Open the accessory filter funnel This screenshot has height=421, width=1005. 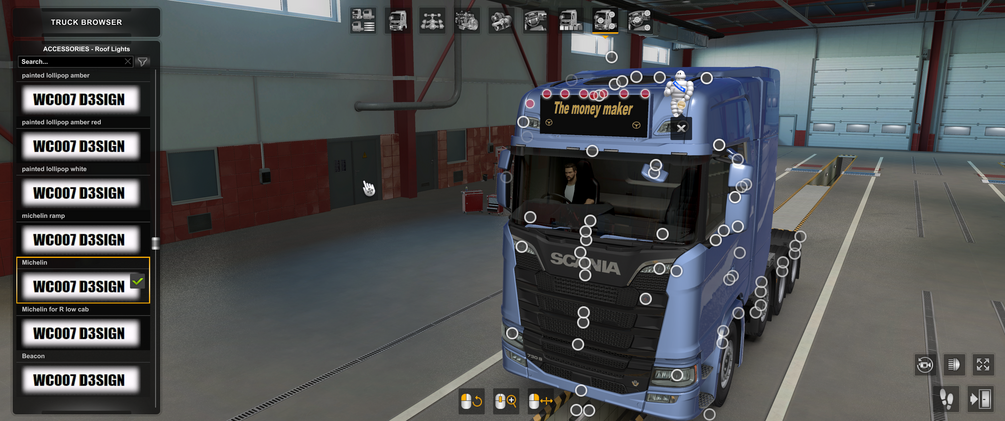(x=143, y=62)
